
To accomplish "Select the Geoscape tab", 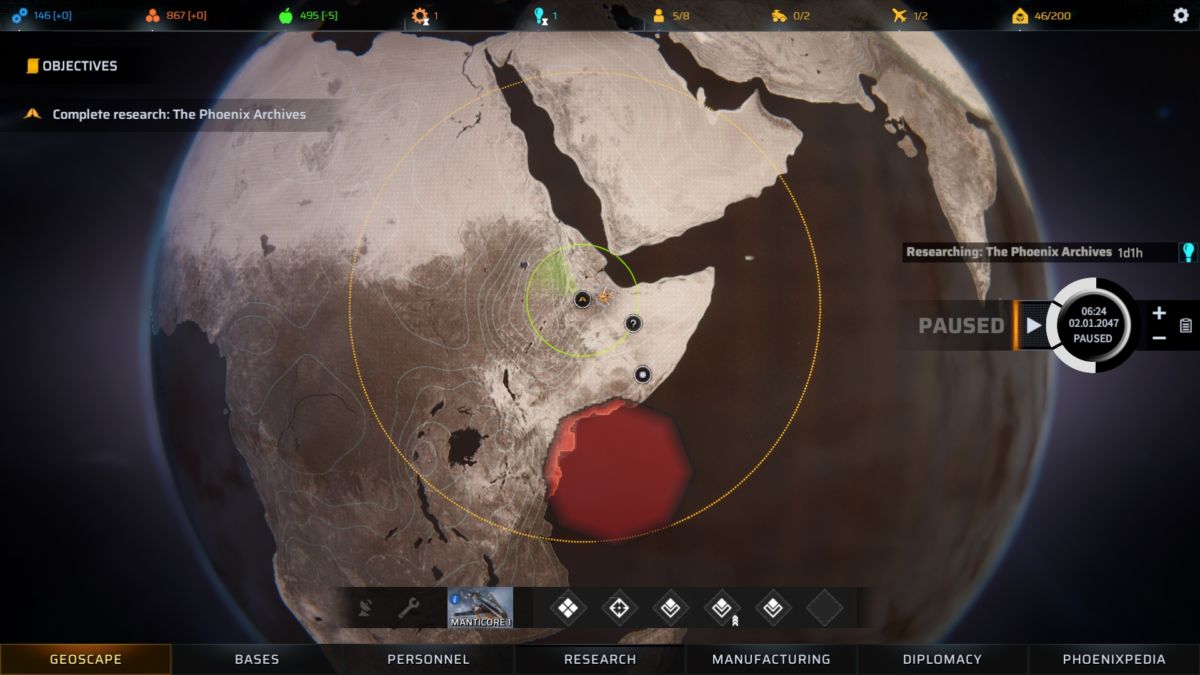I will pos(86,659).
